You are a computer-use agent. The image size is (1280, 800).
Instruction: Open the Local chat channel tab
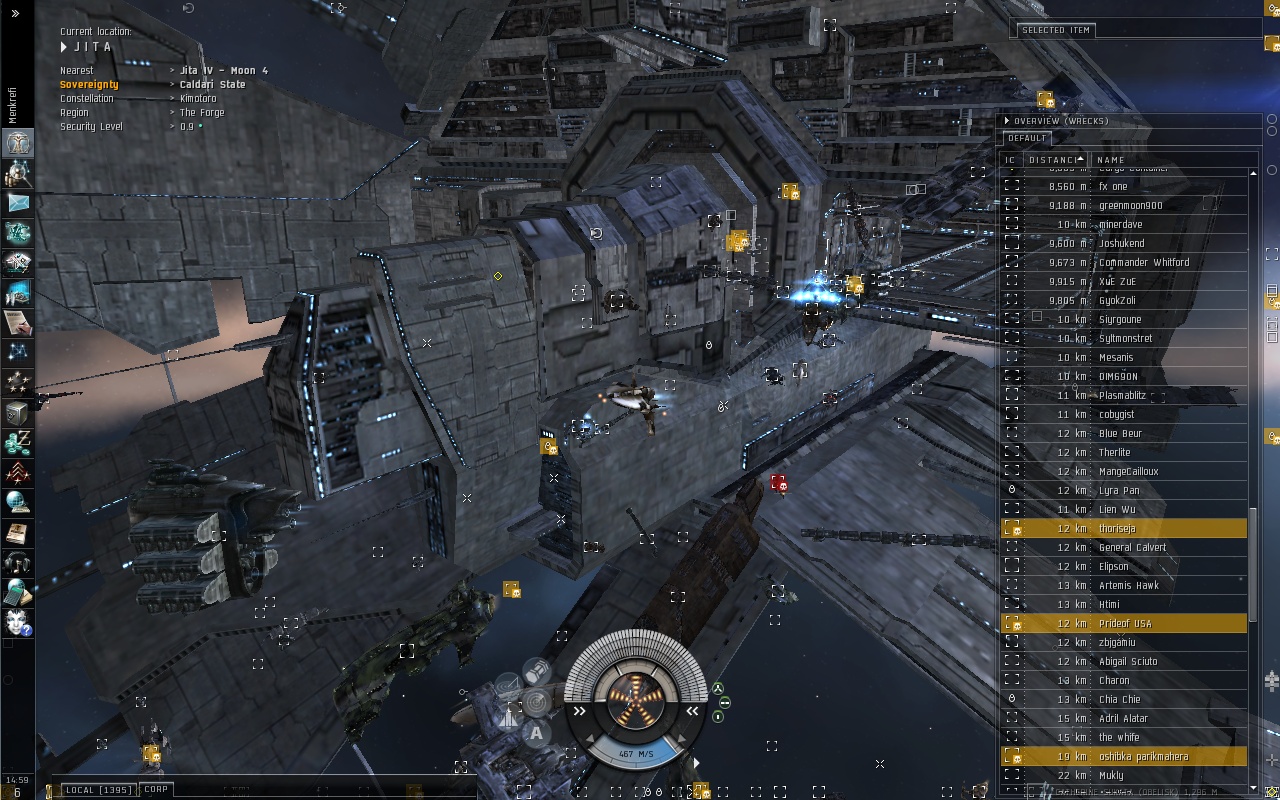pos(98,790)
